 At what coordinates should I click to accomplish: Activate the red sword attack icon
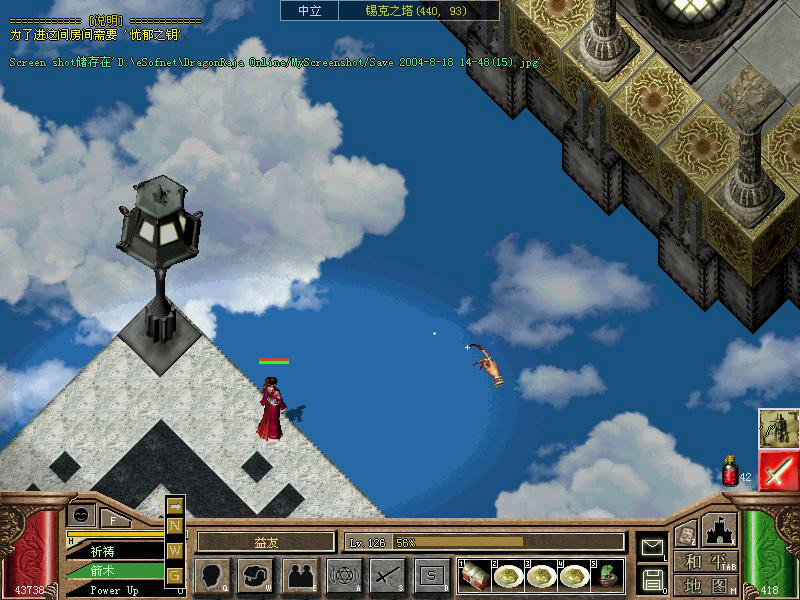tap(777, 471)
